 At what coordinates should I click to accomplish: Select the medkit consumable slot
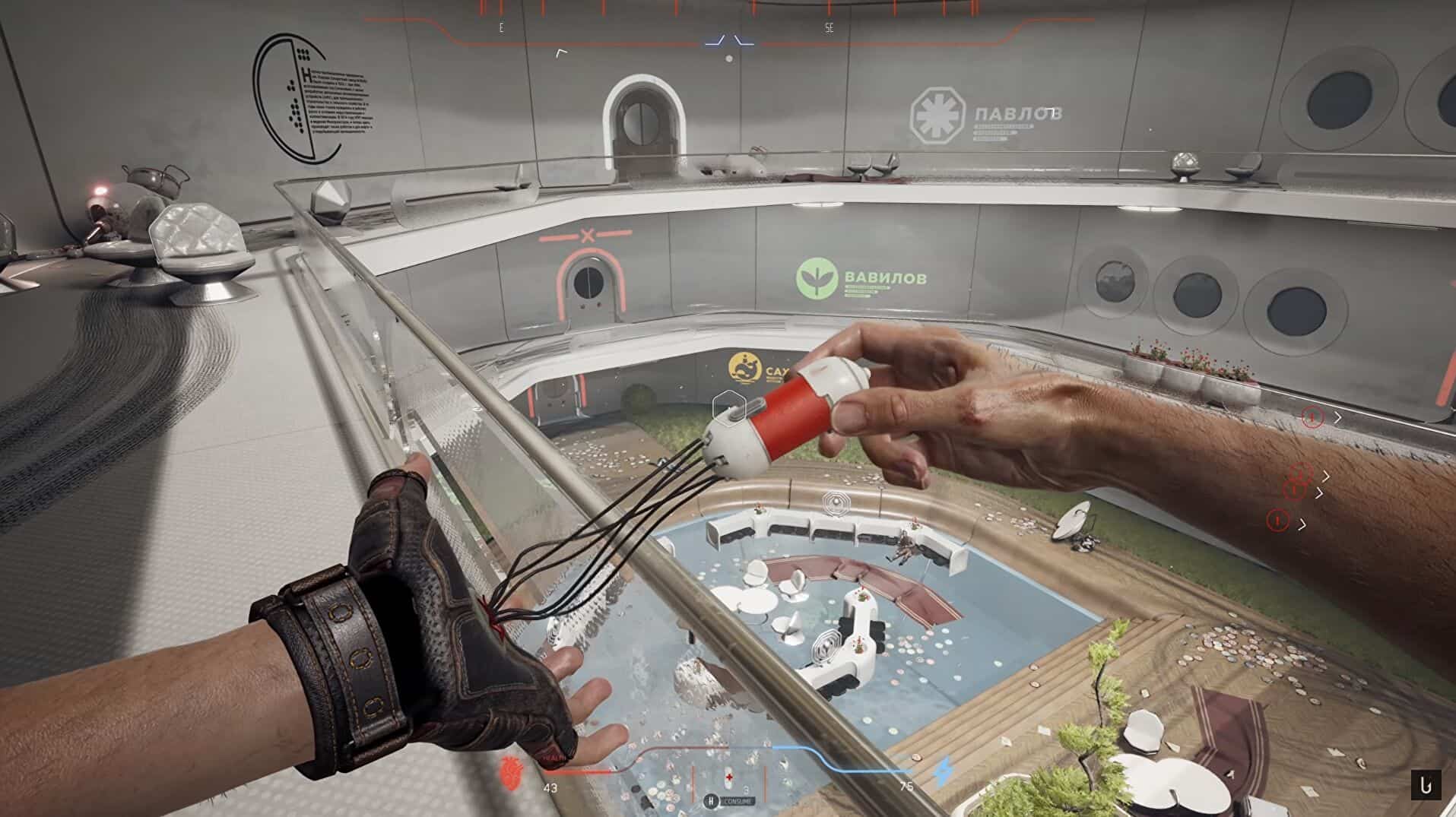pyautogui.click(x=729, y=777)
